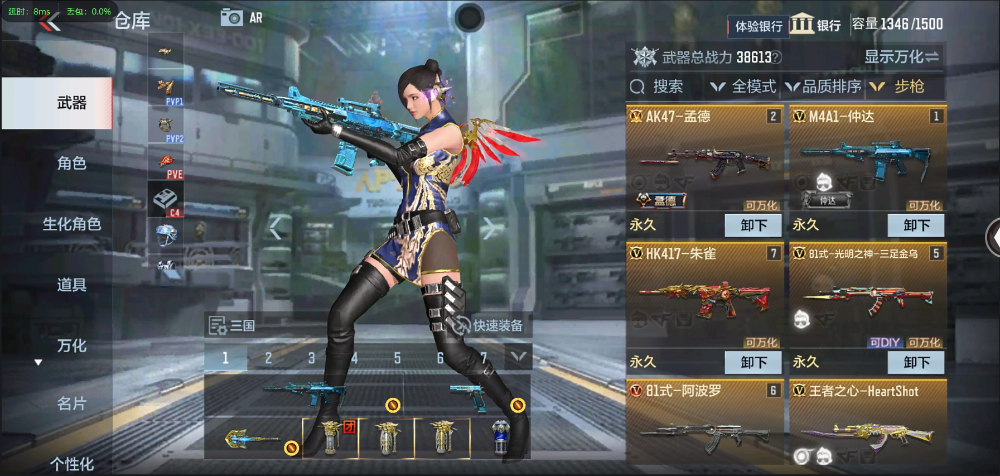Show the 道具 category

[71, 285]
